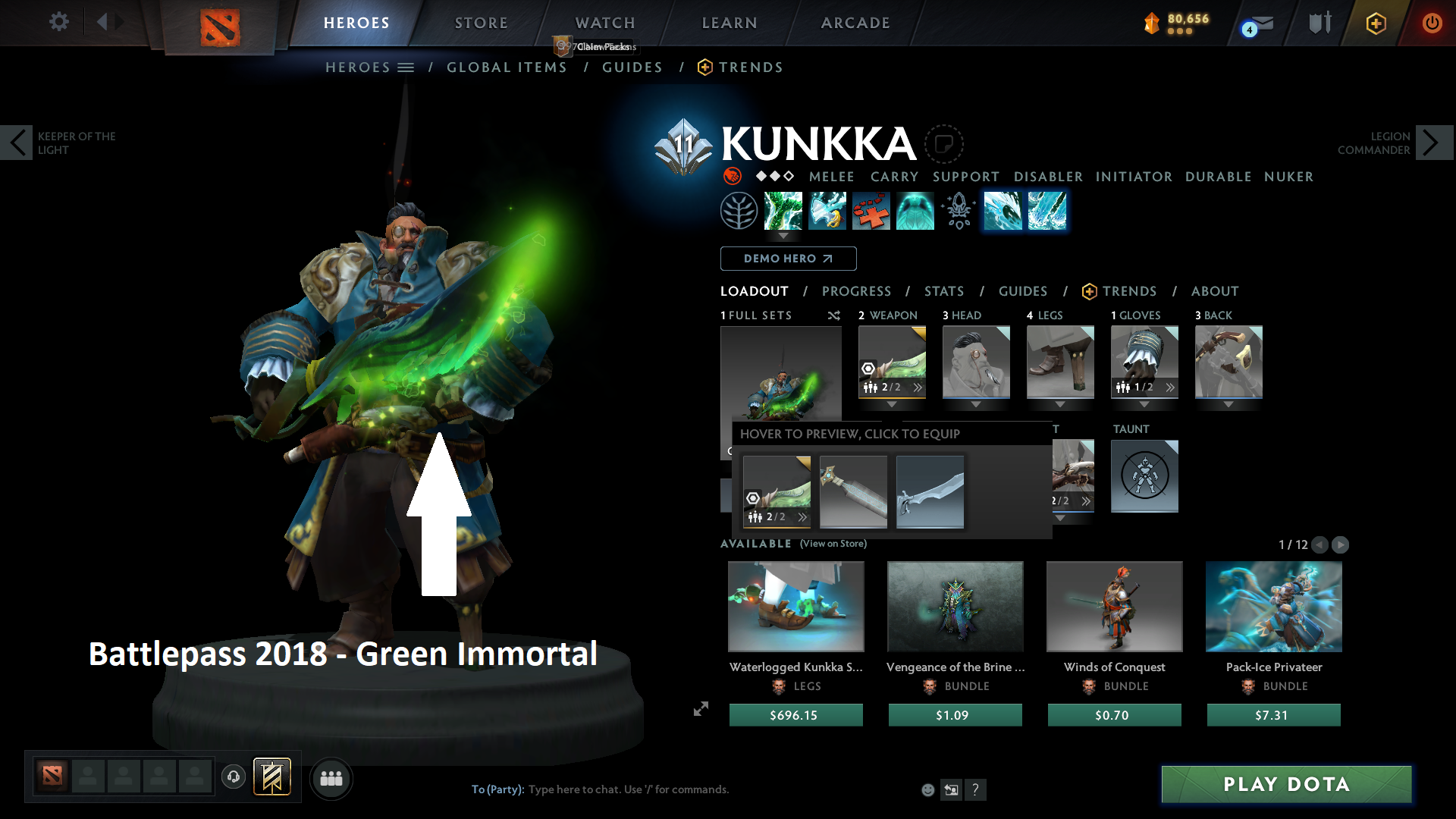Open the heroes list hamburger menu
This screenshot has height=819, width=1456.
coord(405,67)
